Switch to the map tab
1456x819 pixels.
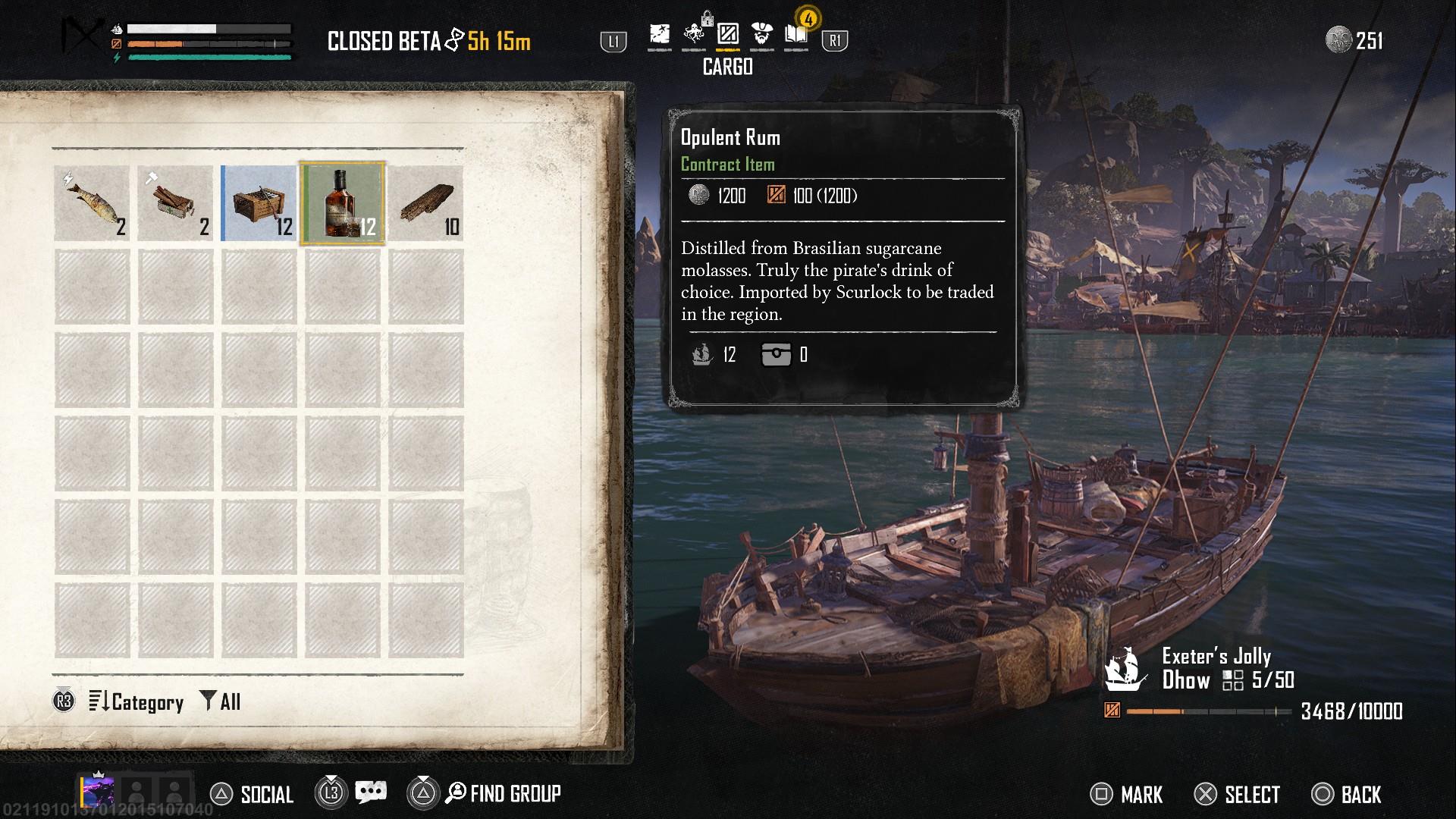tap(659, 35)
